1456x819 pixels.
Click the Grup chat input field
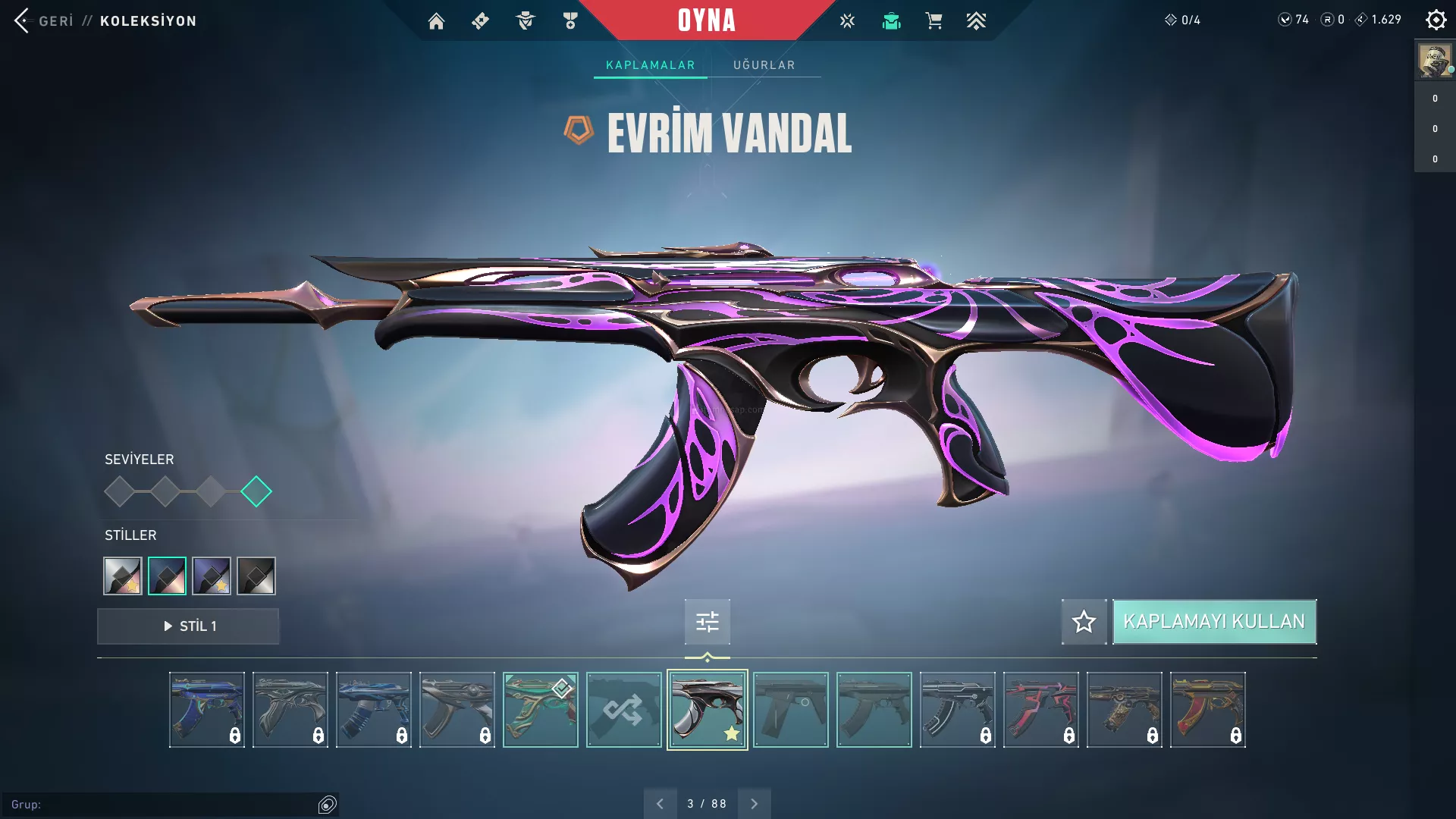(x=167, y=805)
